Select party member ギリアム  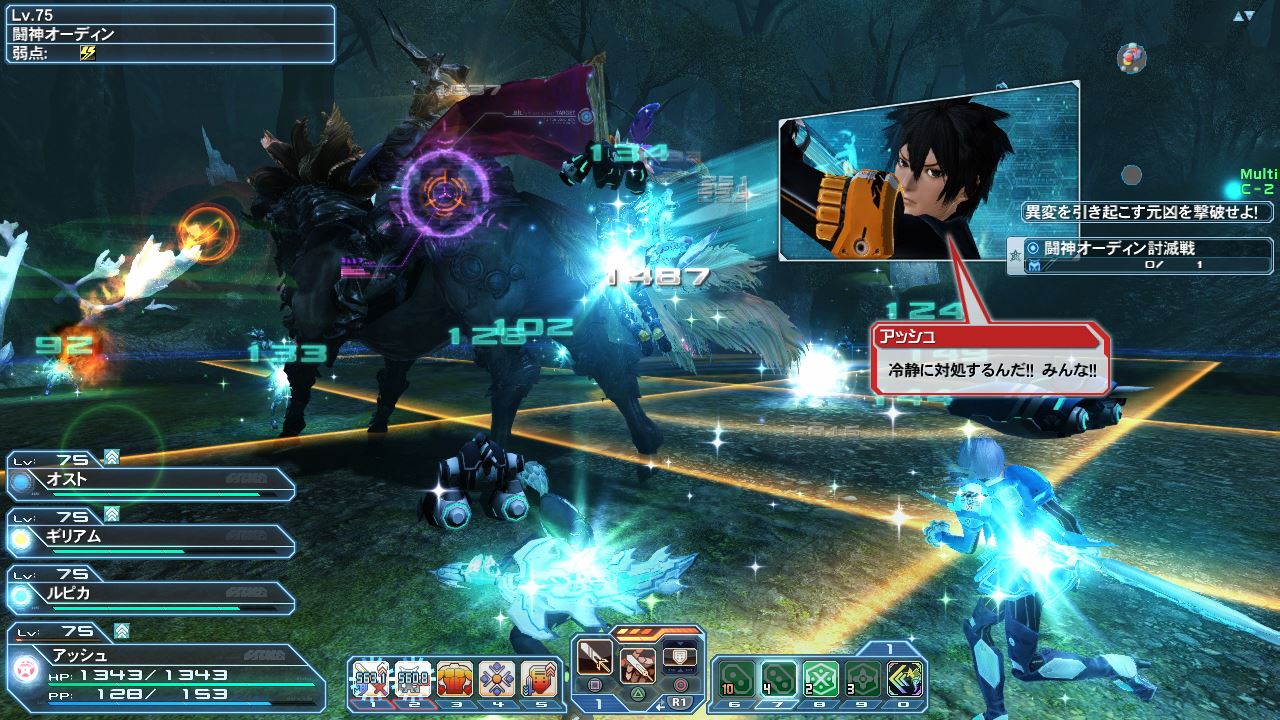(x=150, y=538)
